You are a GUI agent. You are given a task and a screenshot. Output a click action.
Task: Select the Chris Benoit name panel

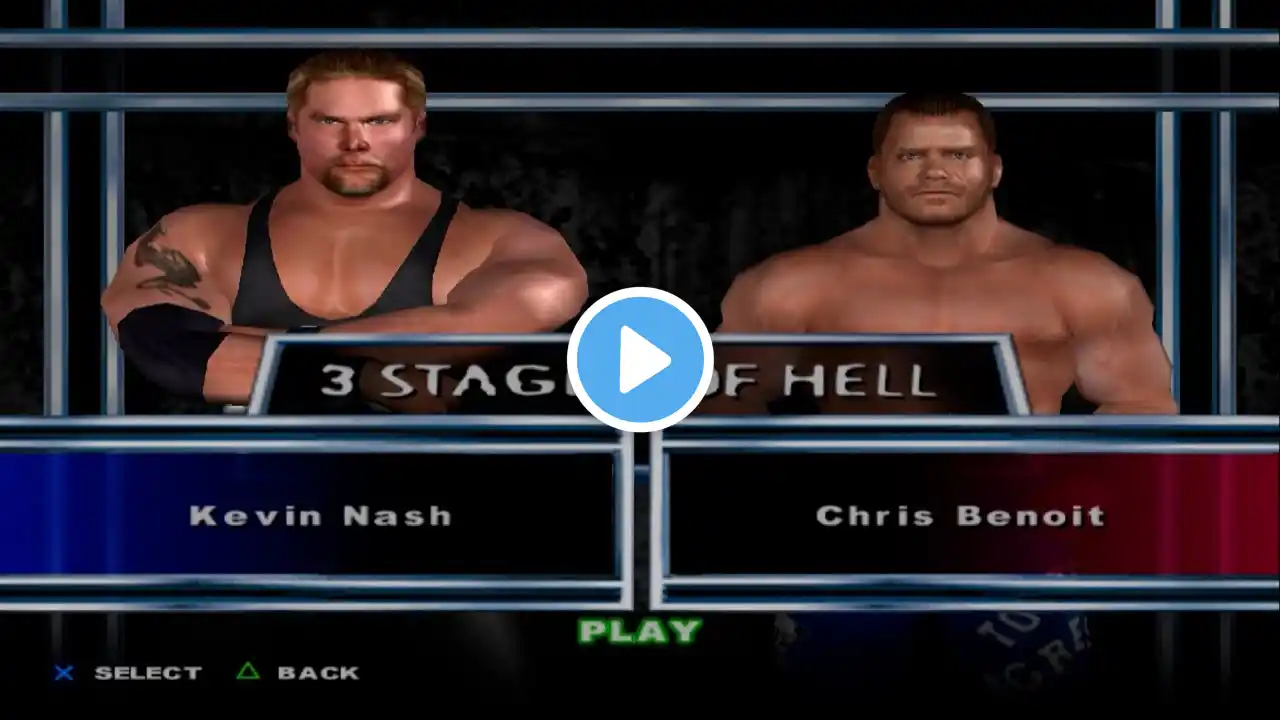tap(958, 516)
